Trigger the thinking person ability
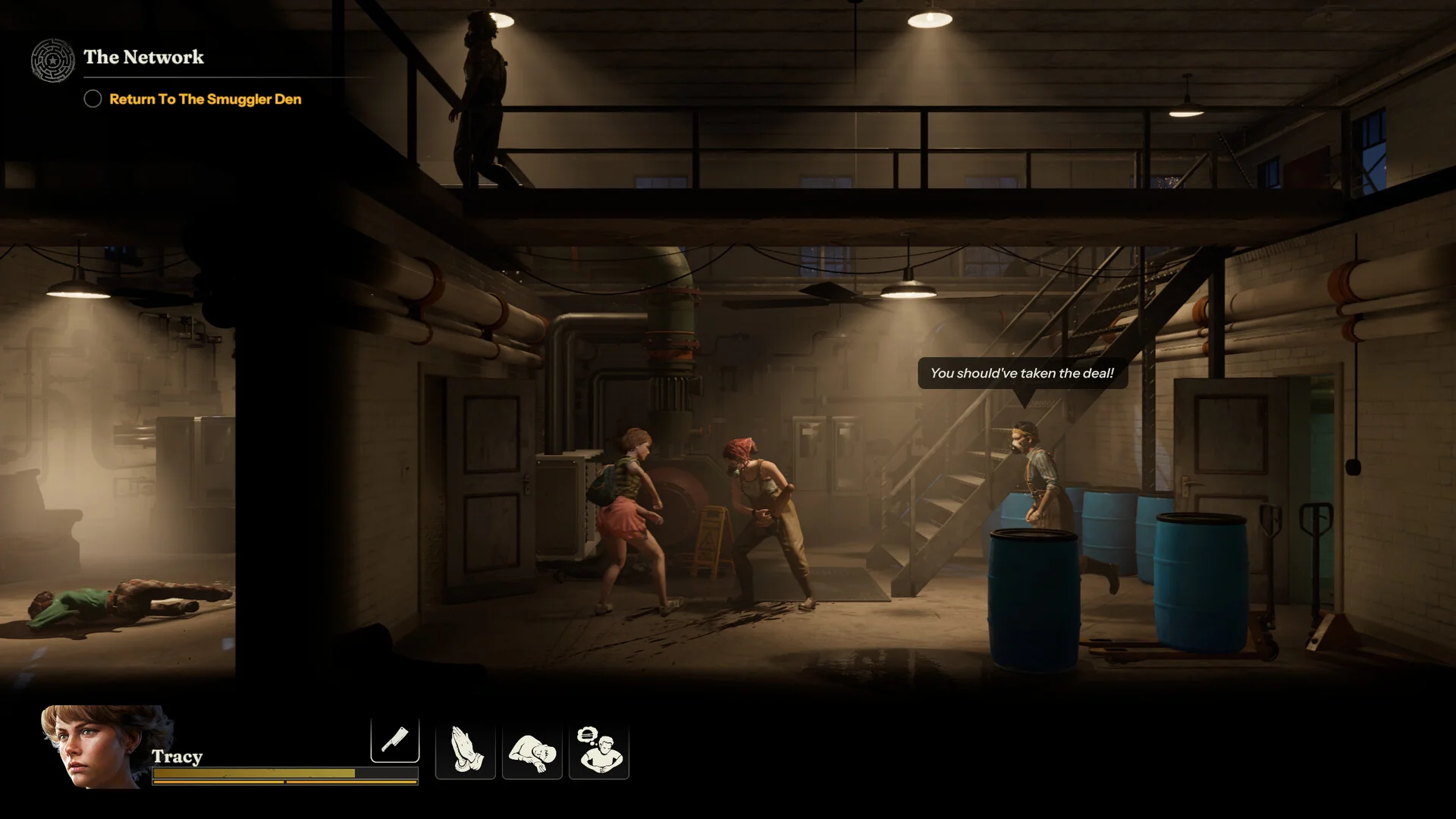This screenshot has width=1456, height=819. tap(599, 751)
